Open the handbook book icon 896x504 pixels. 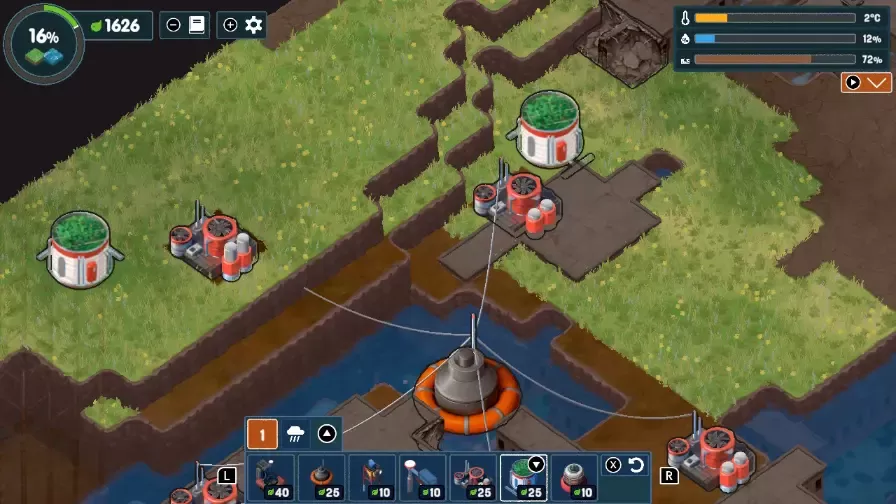pyautogui.click(x=196, y=25)
